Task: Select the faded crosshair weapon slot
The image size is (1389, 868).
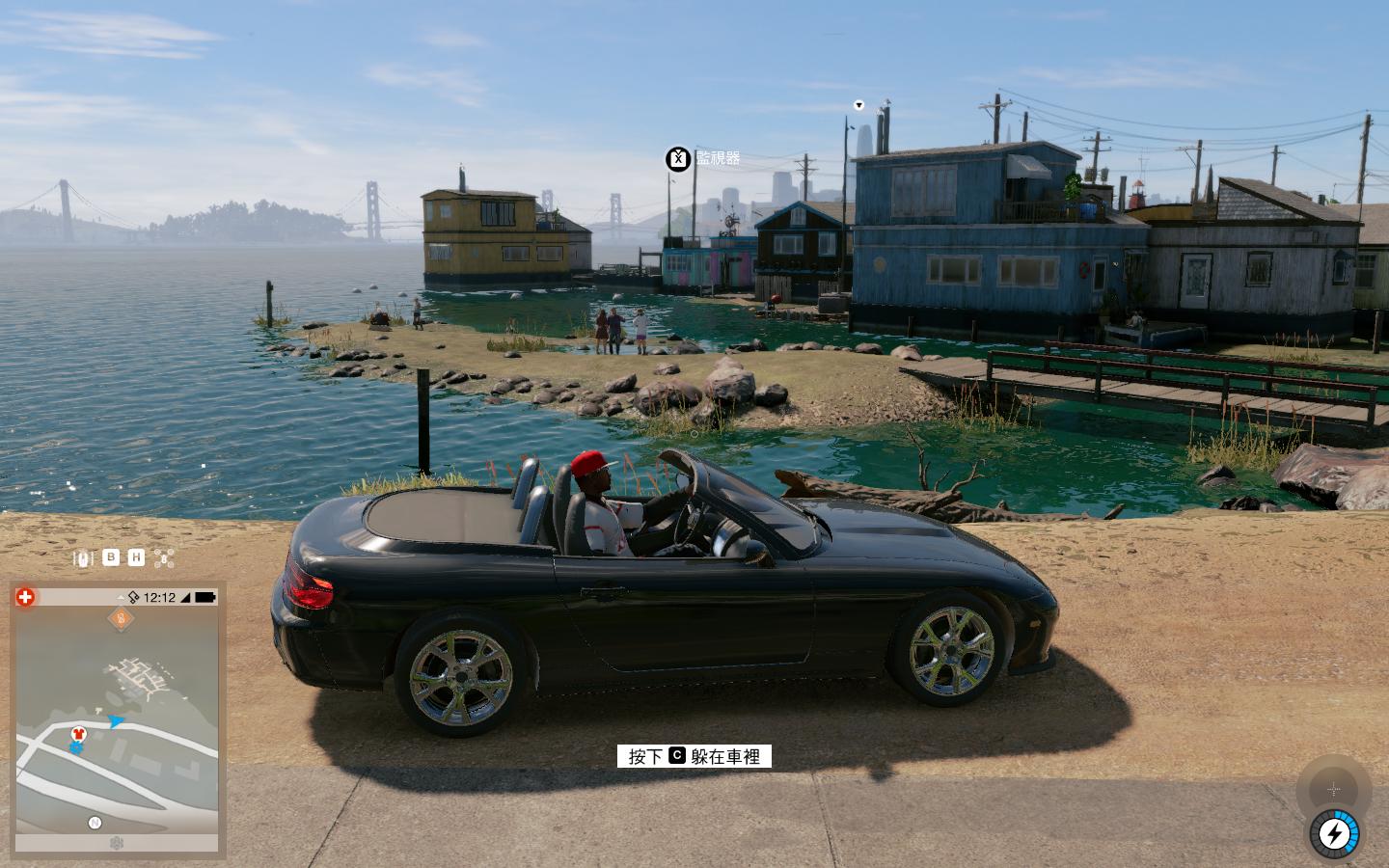Action: [1334, 790]
